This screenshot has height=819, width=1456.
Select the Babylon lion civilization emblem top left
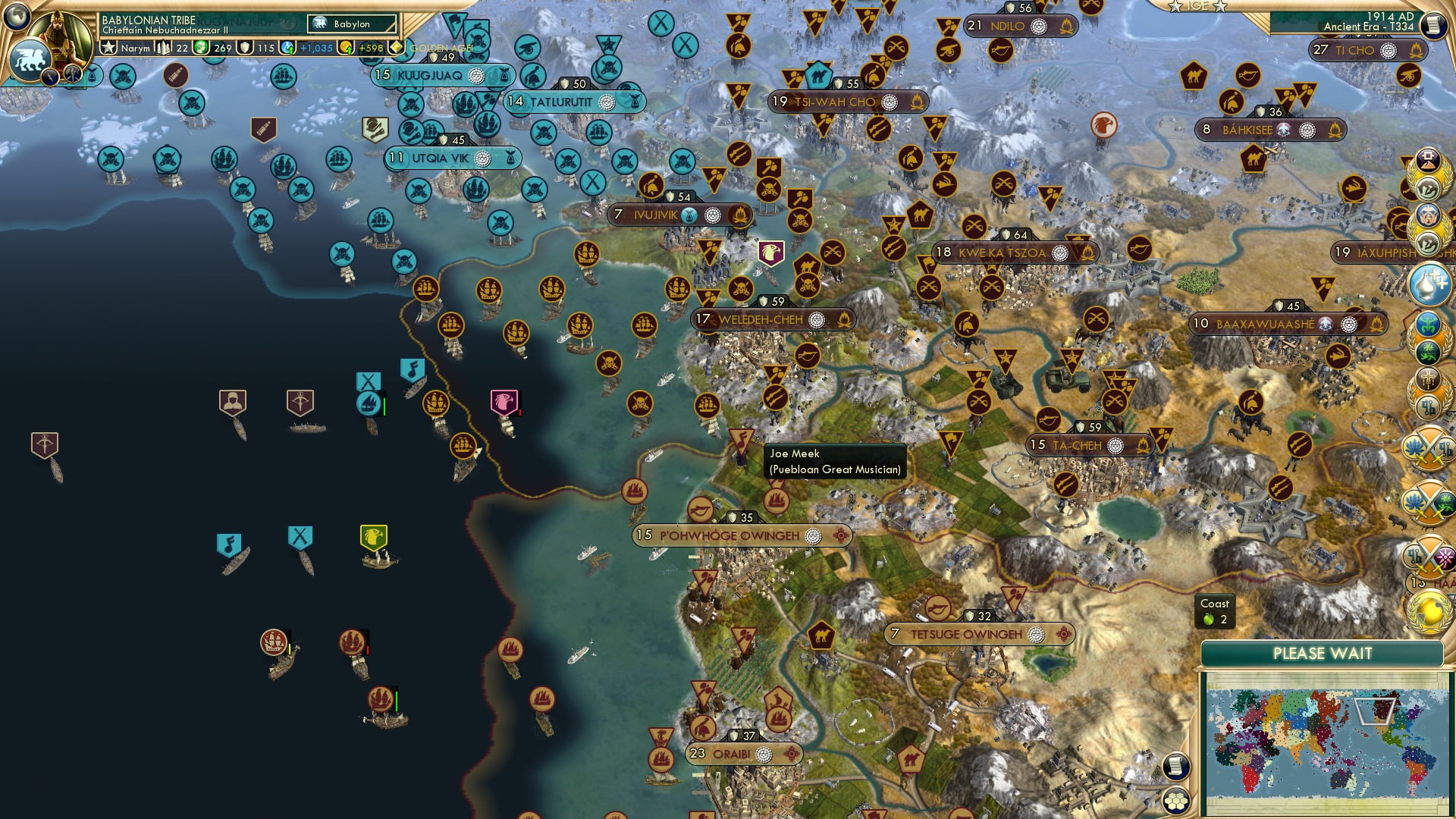click(30, 59)
